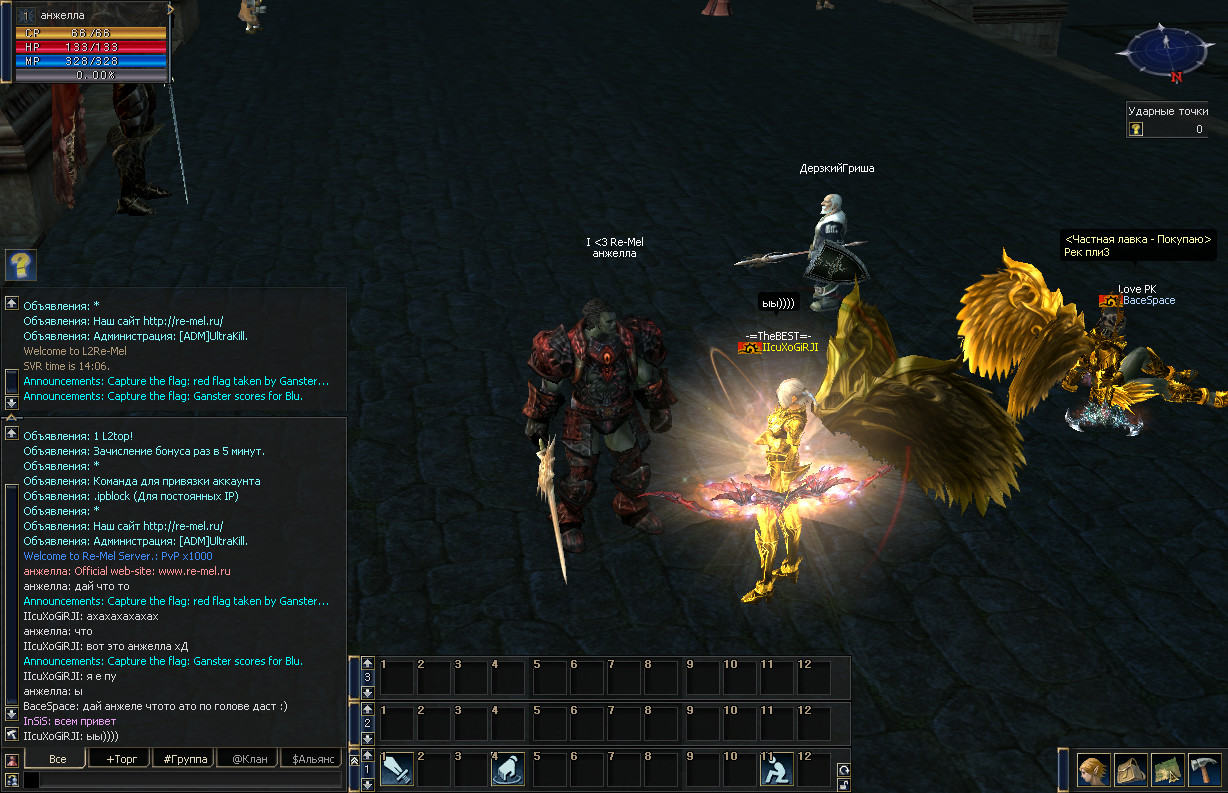Switch to the Все chat tab
Viewport: 1228px width, 793px height.
(x=57, y=759)
